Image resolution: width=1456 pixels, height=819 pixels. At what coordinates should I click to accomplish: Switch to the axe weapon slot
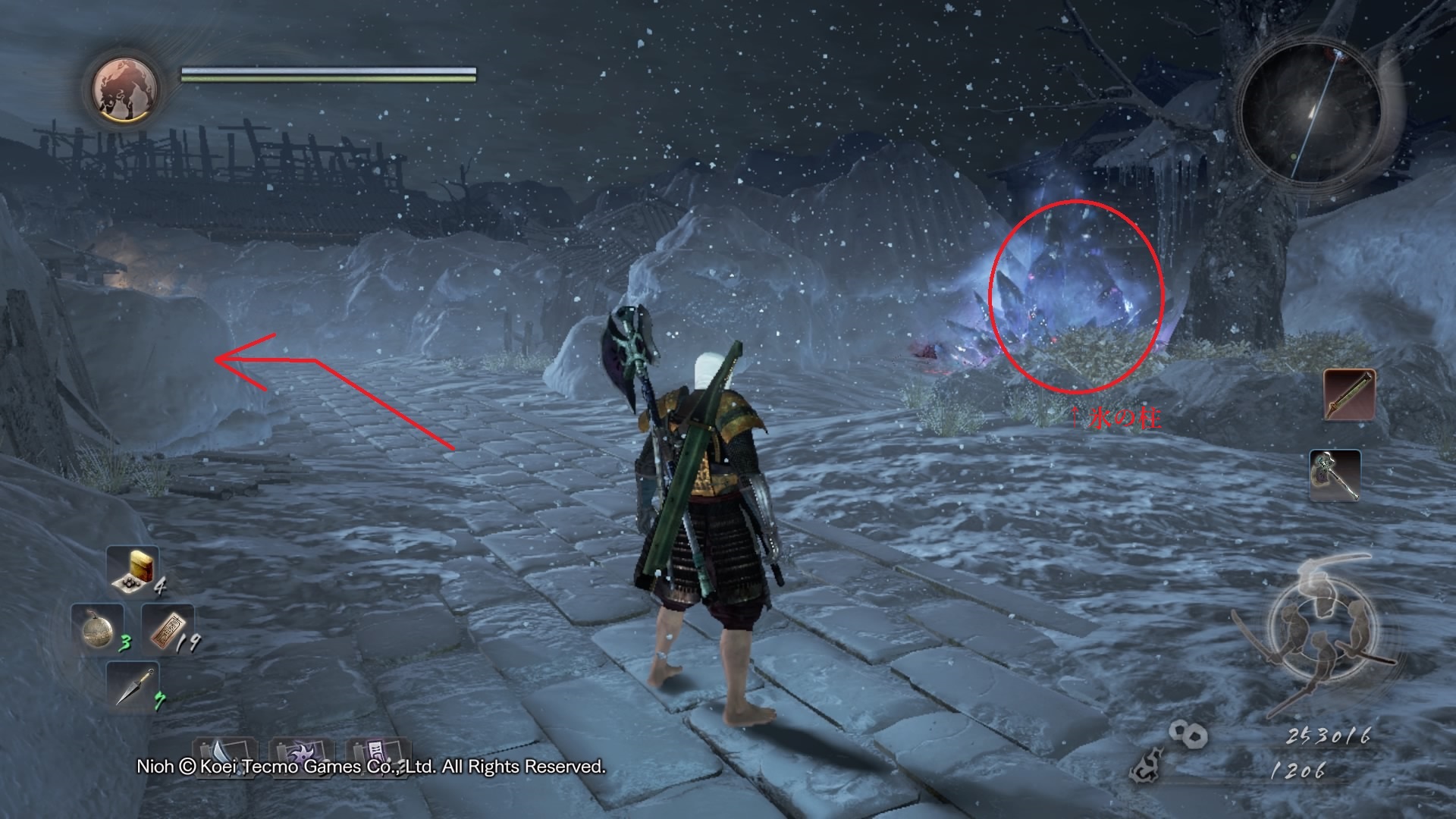(1335, 475)
